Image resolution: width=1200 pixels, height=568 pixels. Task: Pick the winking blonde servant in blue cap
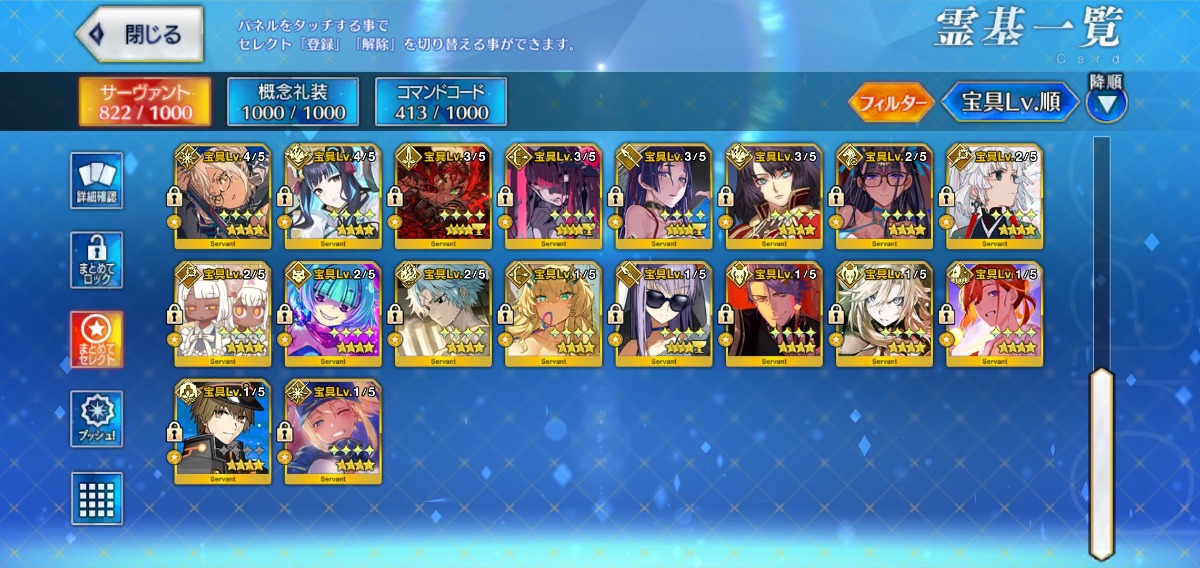(x=333, y=431)
